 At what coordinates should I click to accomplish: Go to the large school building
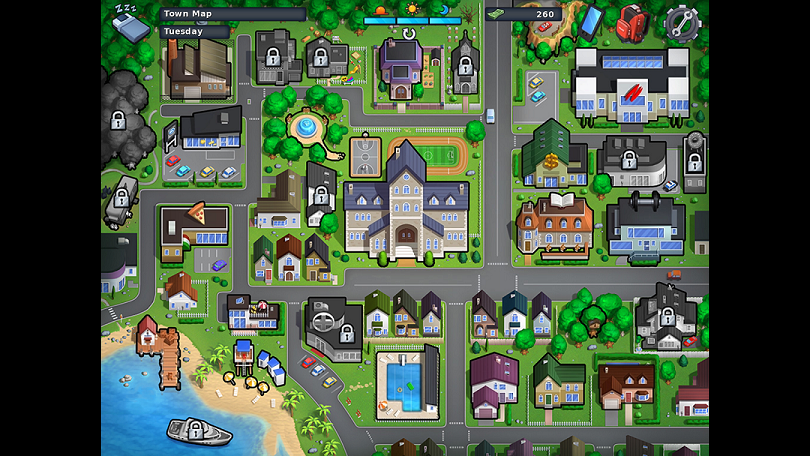pyautogui.click(x=405, y=207)
